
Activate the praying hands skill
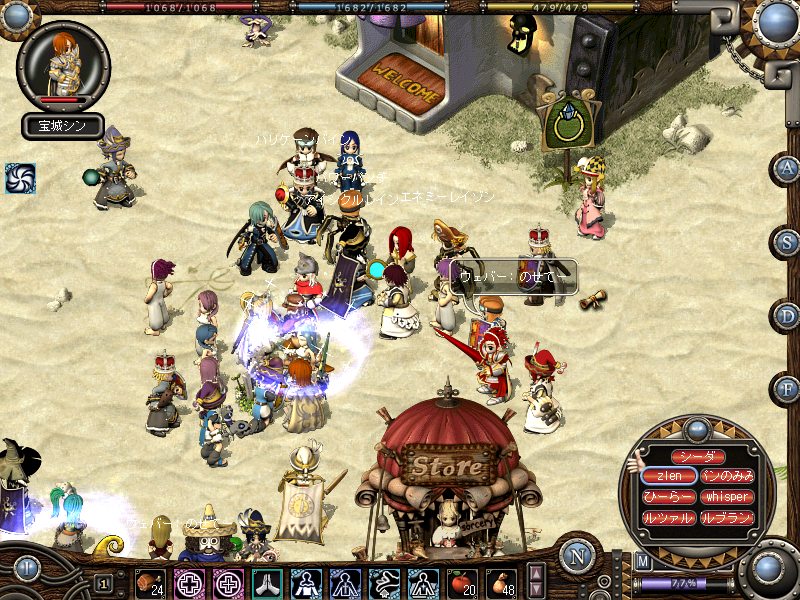point(267,582)
